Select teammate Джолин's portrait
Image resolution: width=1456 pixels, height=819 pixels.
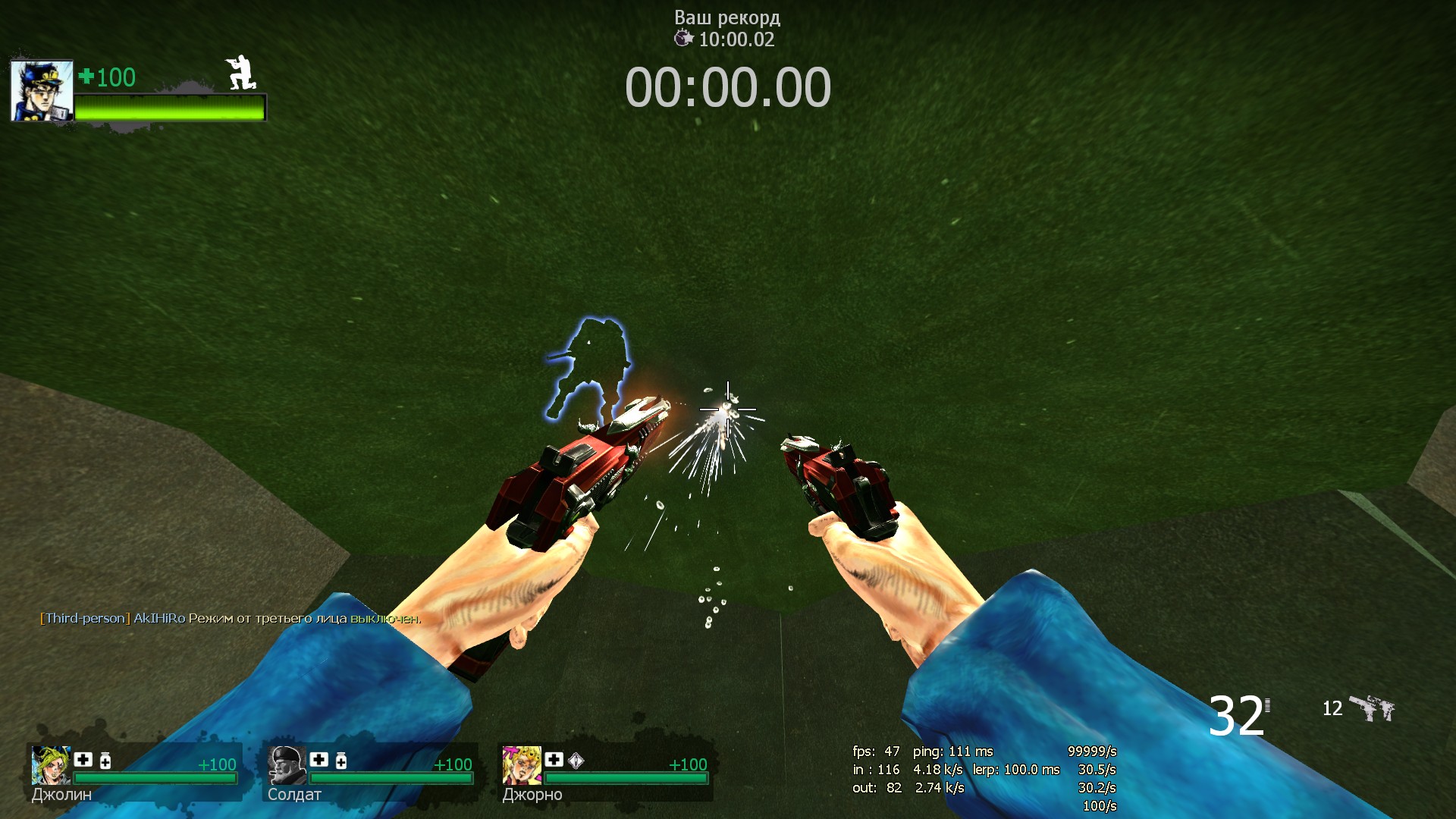tap(51, 765)
